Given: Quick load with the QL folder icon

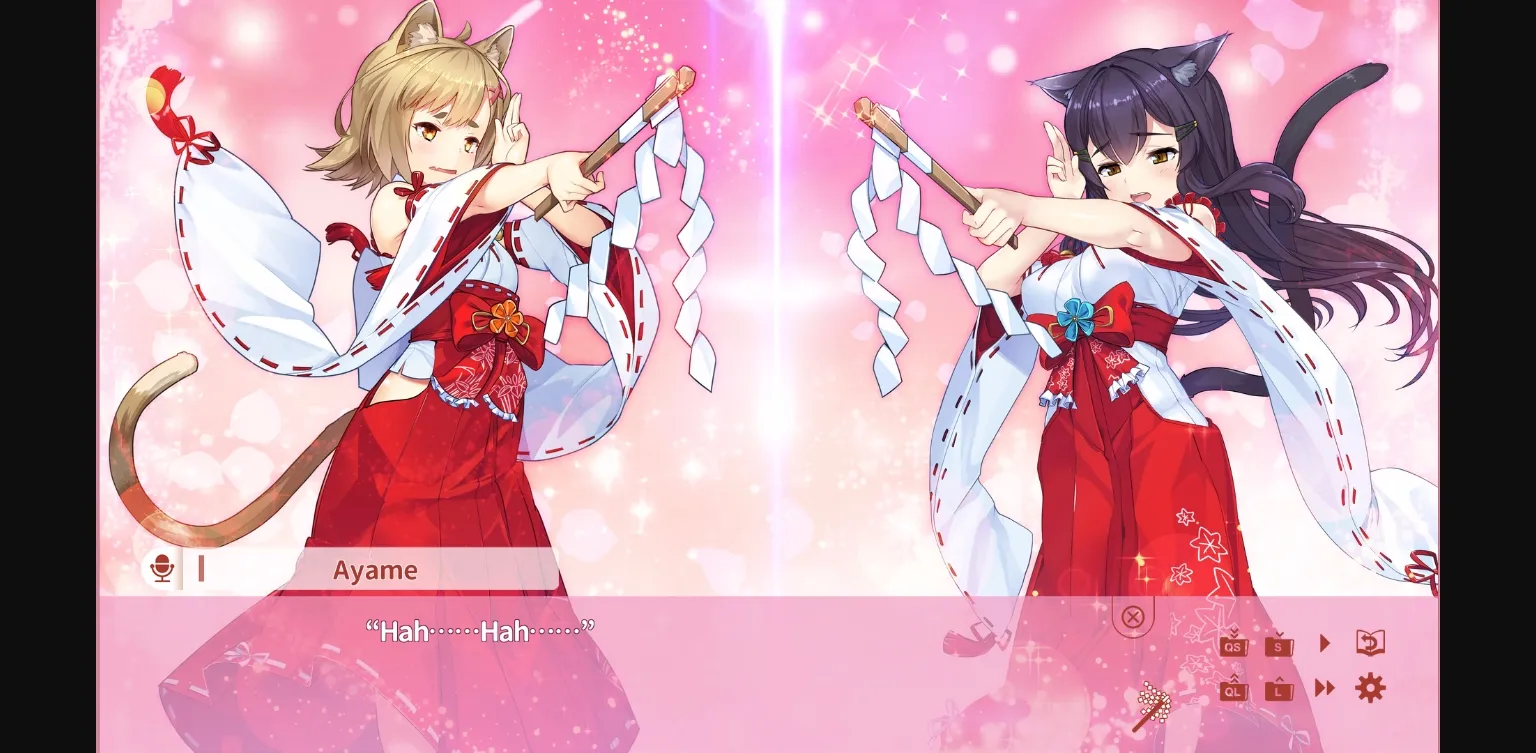Looking at the screenshot, I should [x=1233, y=692].
